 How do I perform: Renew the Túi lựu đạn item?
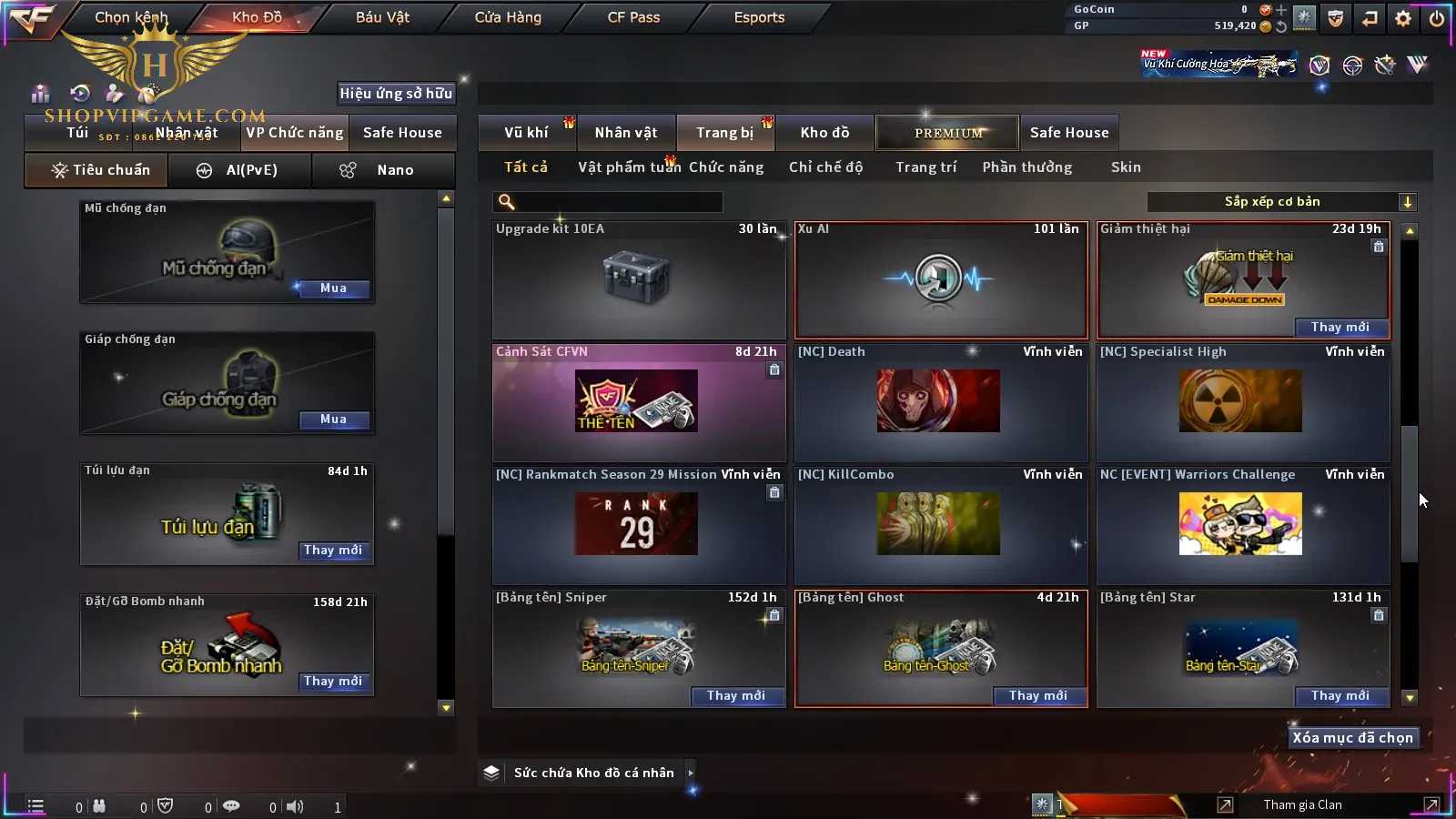[333, 551]
